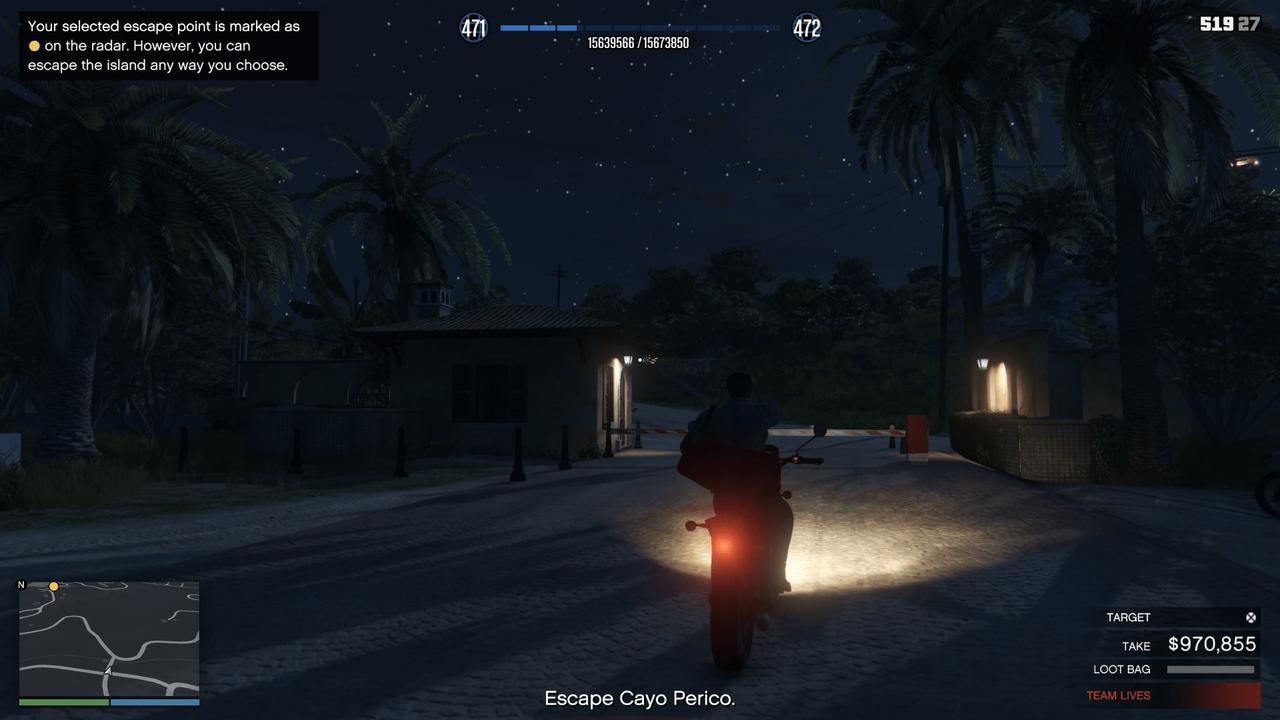
Task: Click the yellow escape point blip on the minimap
Action: coord(53,585)
